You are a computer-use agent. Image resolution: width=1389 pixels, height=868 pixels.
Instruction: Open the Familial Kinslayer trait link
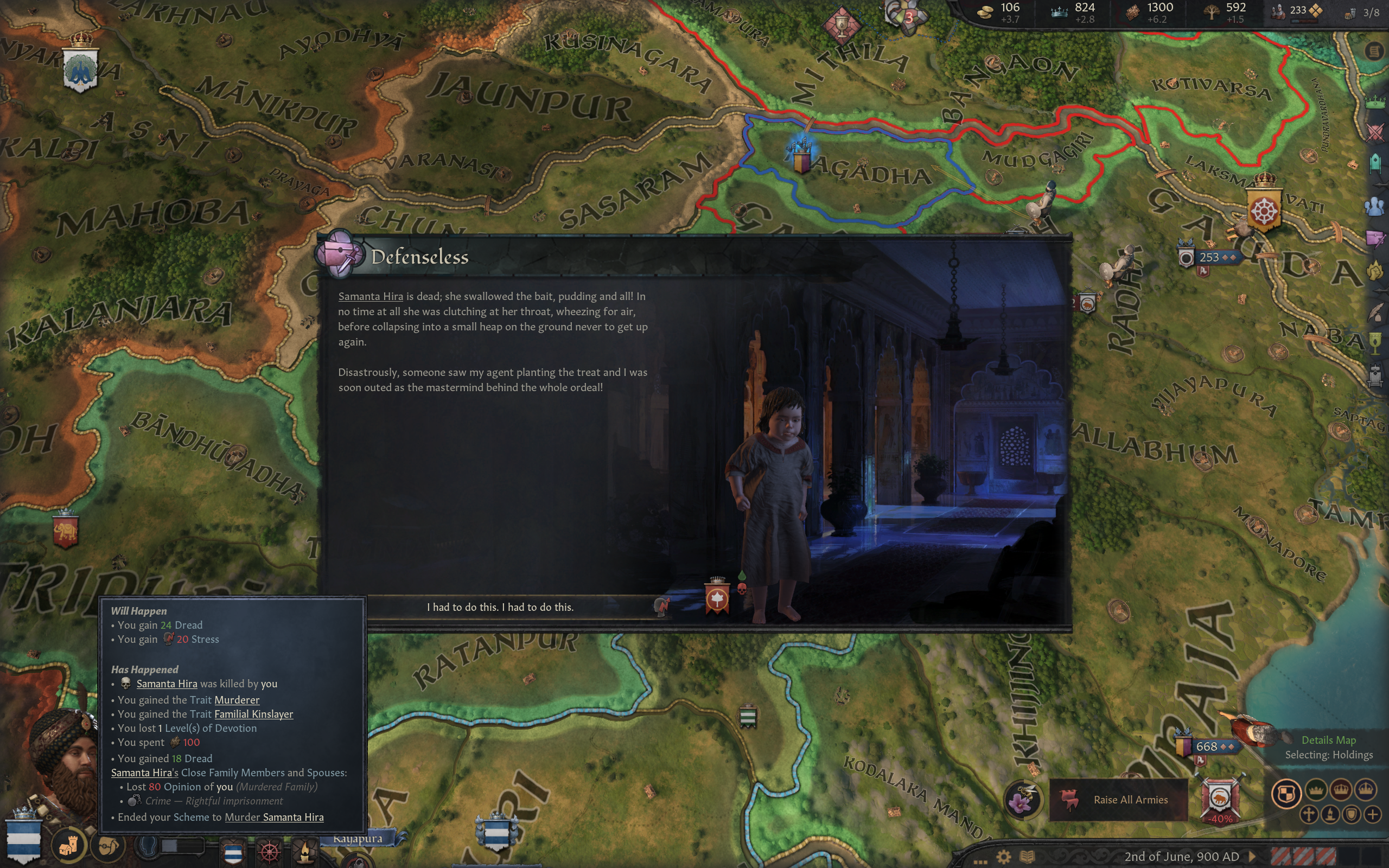coord(253,714)
